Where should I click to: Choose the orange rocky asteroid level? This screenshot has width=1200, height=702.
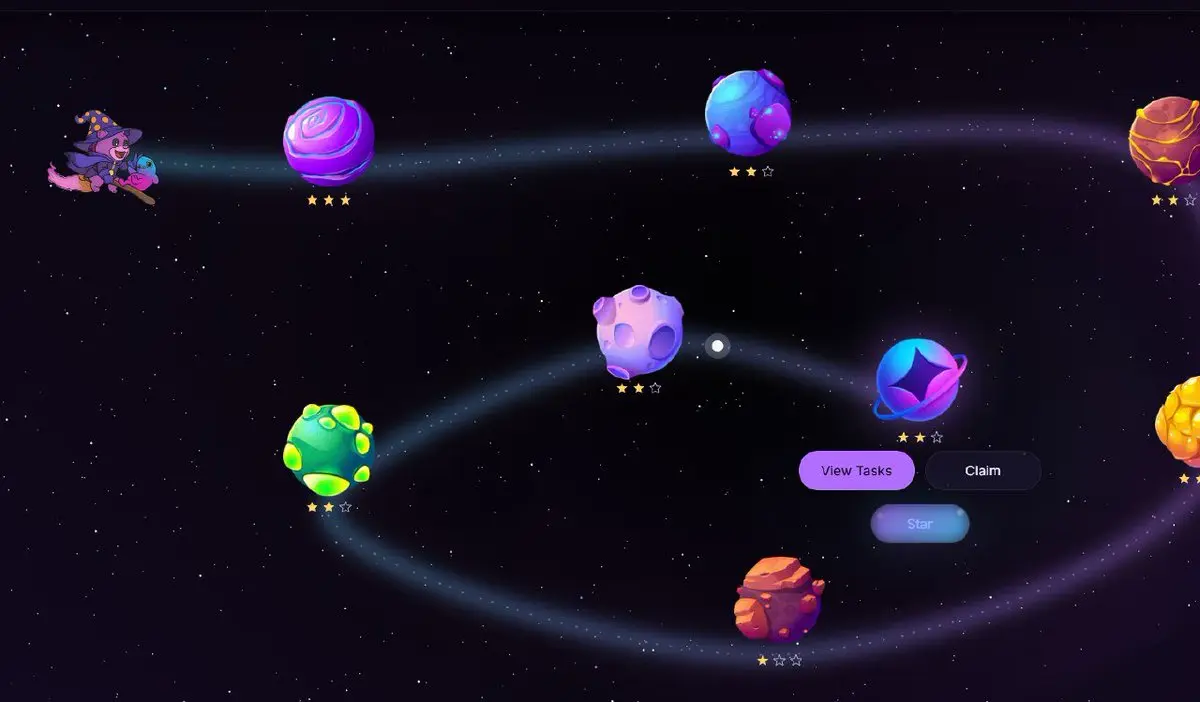coord(778,599)
